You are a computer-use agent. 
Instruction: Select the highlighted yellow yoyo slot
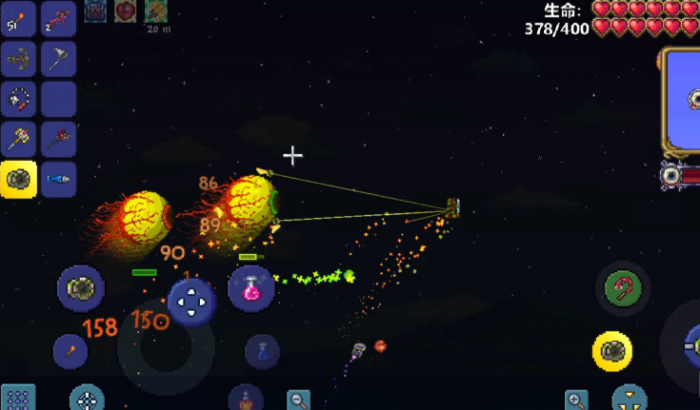tap(19, 179)
